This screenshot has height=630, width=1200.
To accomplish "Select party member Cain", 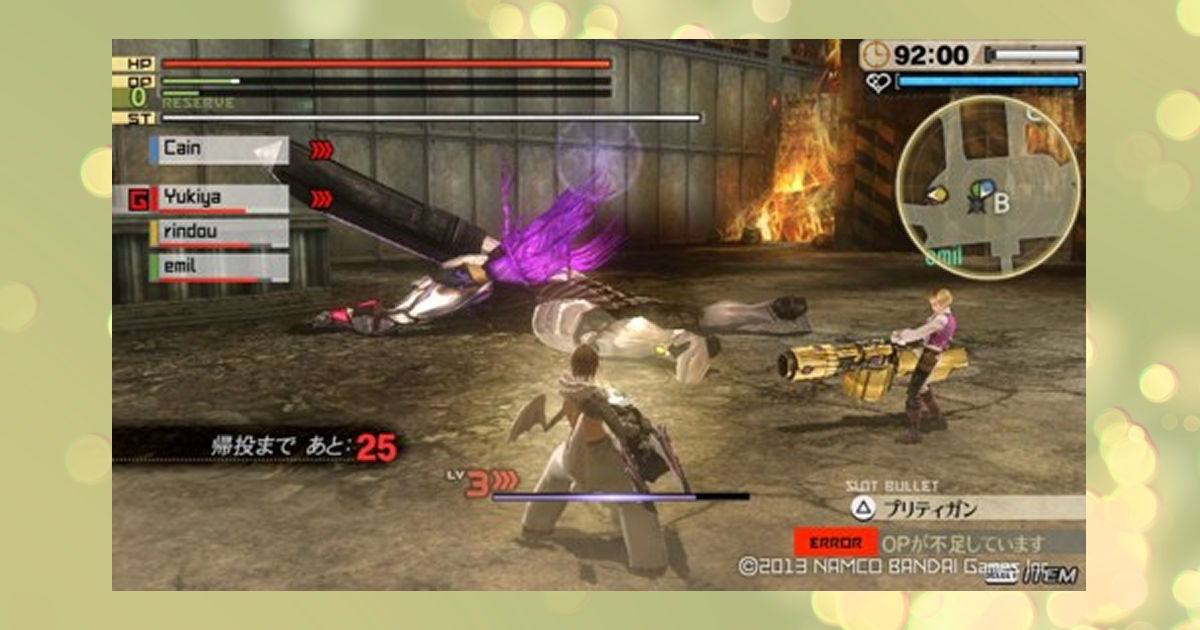I will [219, 150].
